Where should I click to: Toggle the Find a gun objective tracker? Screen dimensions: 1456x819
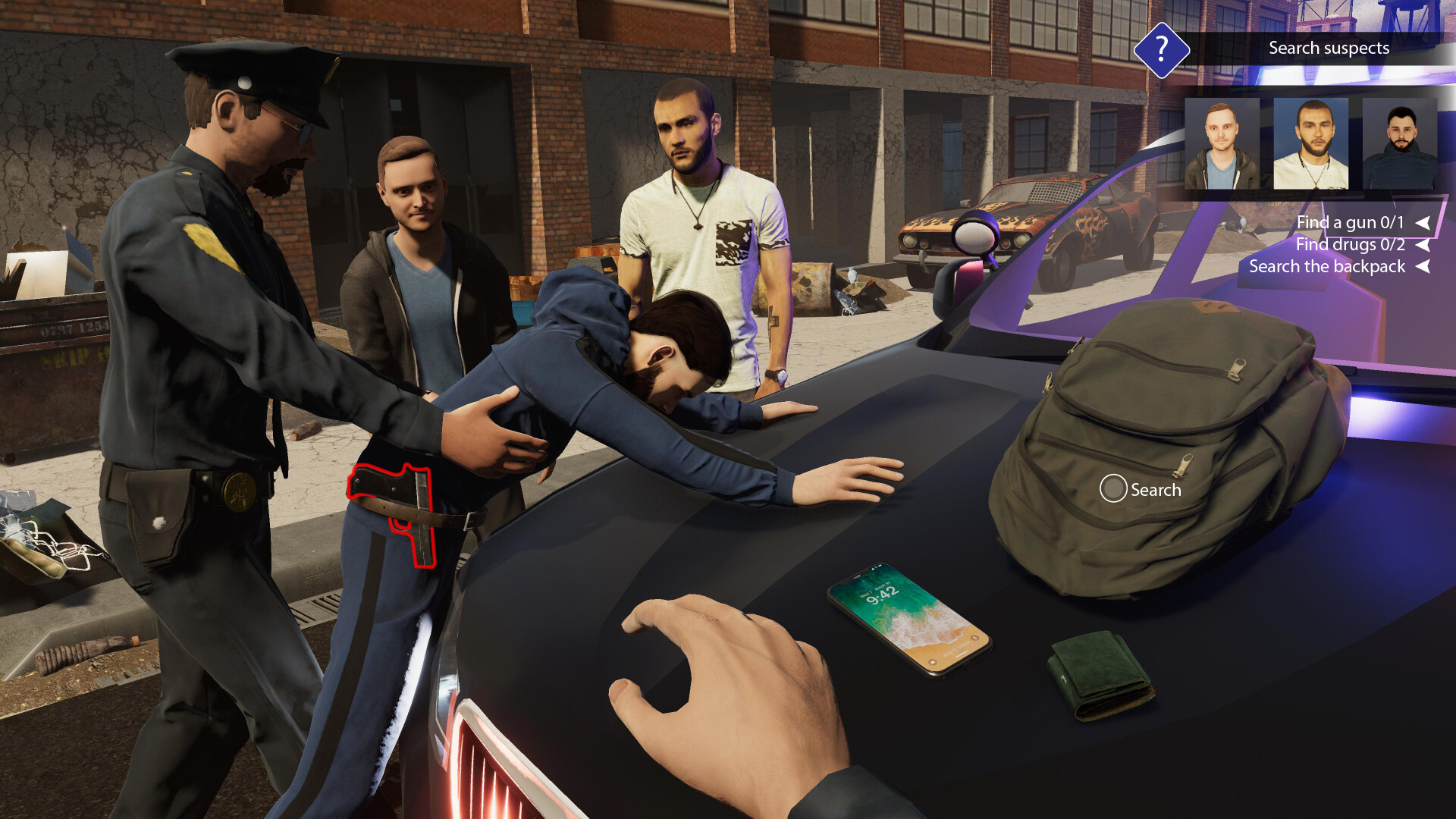[x=1350, y=221]
